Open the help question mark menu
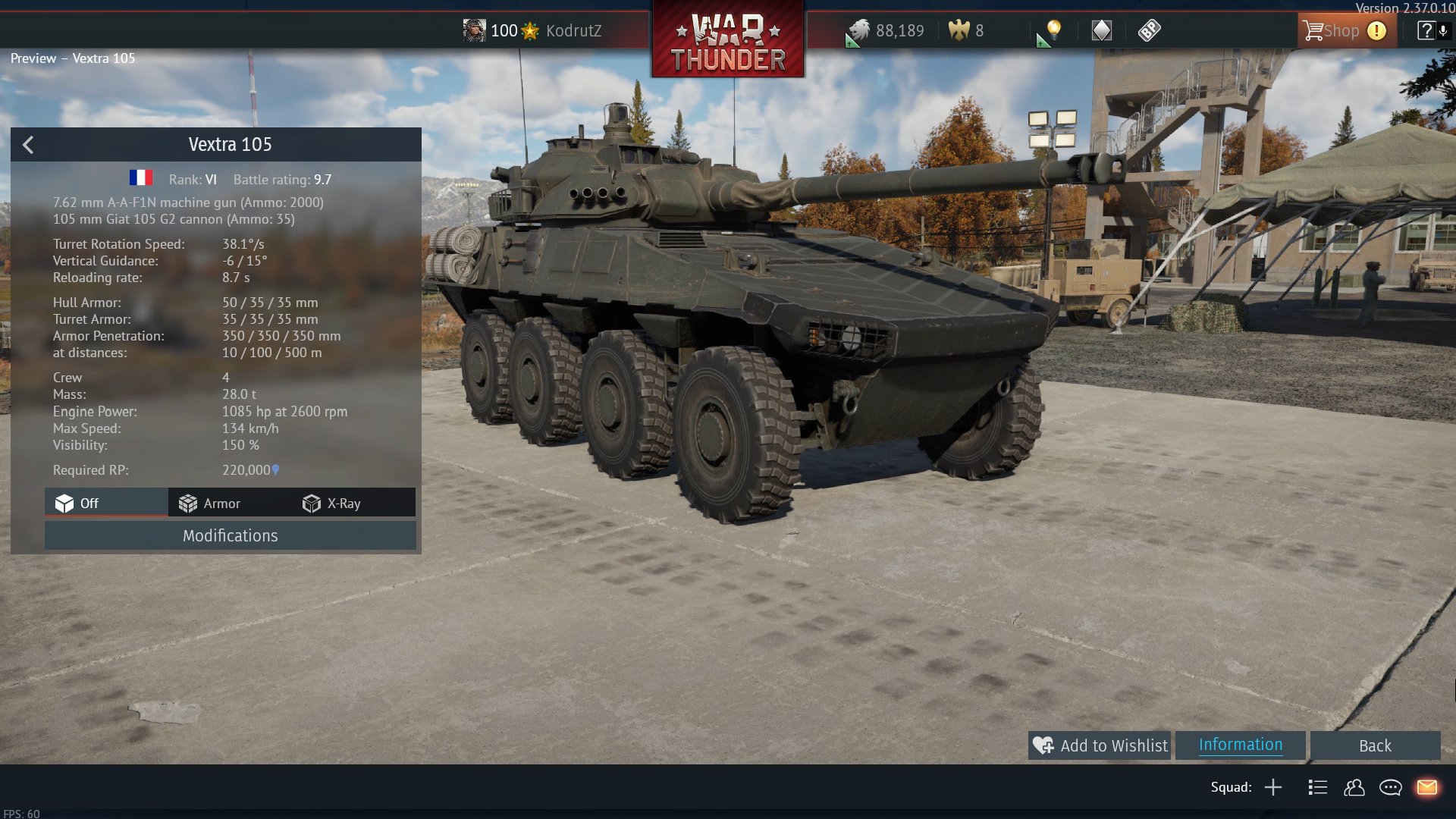The width and height of the screenshot is (1456, 819). (1426, 30)
